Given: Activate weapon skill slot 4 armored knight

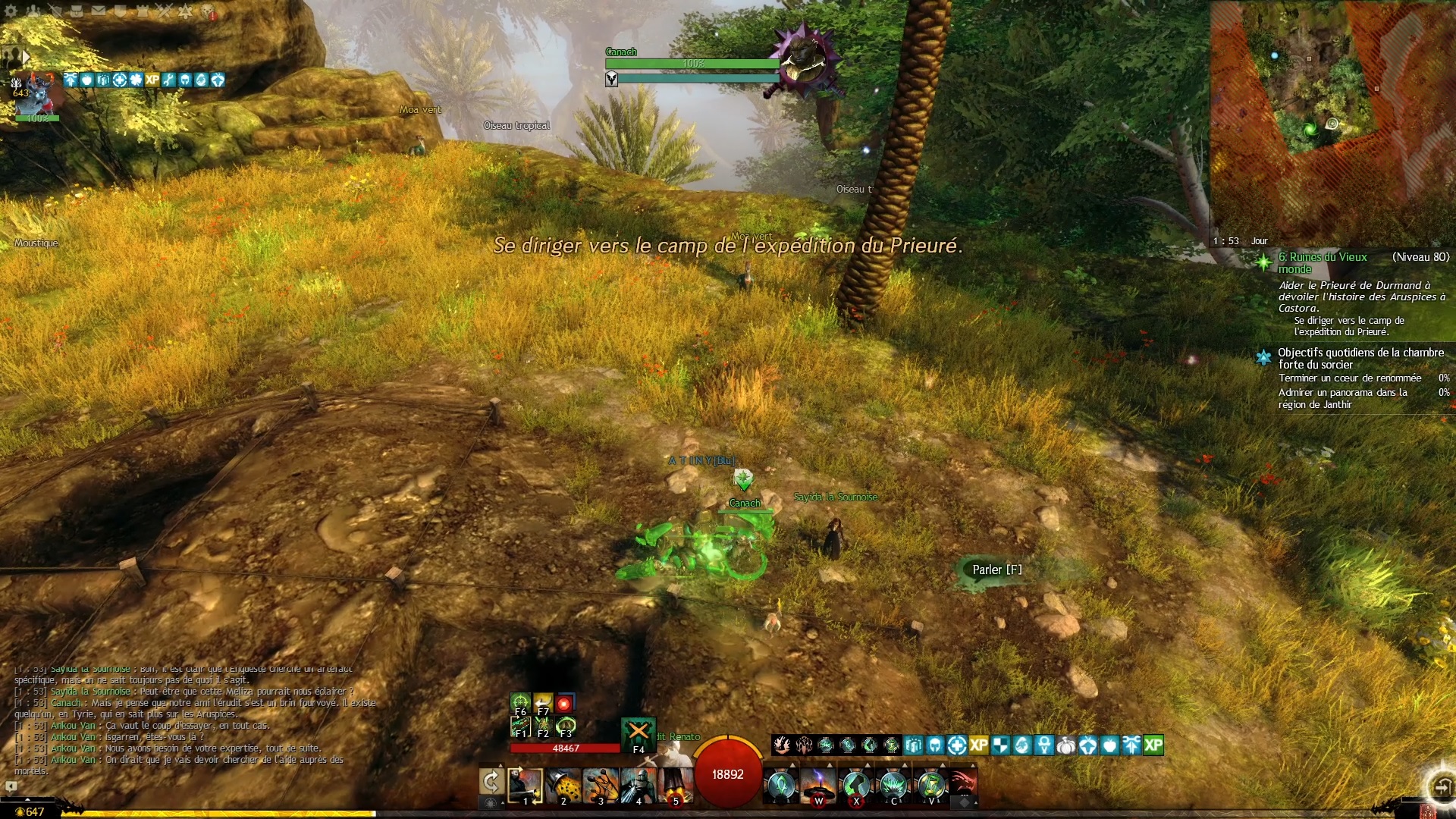Looking at the screenshot, I should pos(638,786).
